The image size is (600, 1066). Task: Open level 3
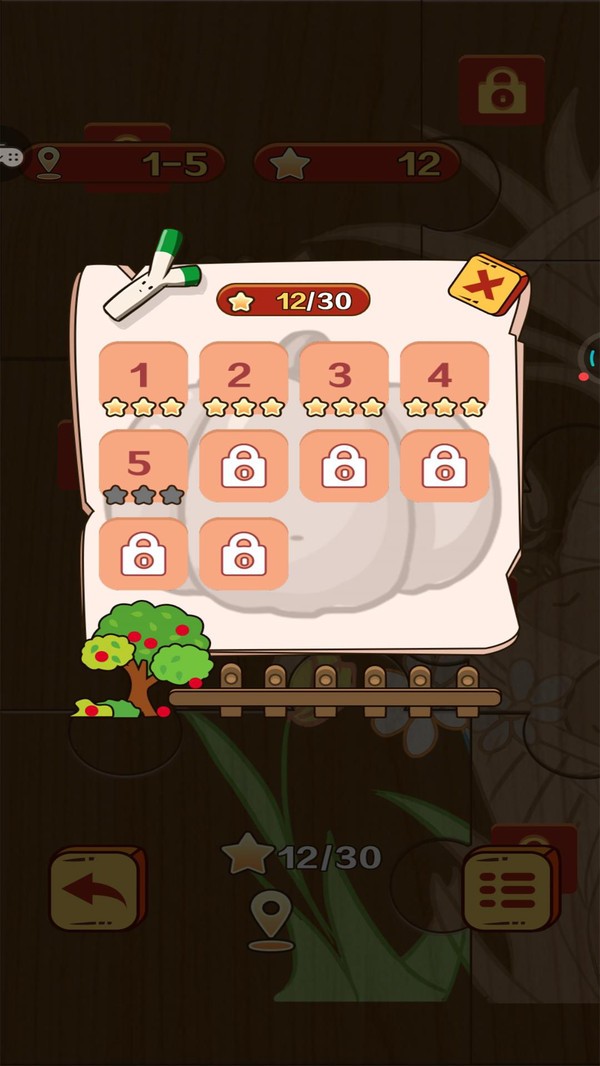(x=343, y=381)
